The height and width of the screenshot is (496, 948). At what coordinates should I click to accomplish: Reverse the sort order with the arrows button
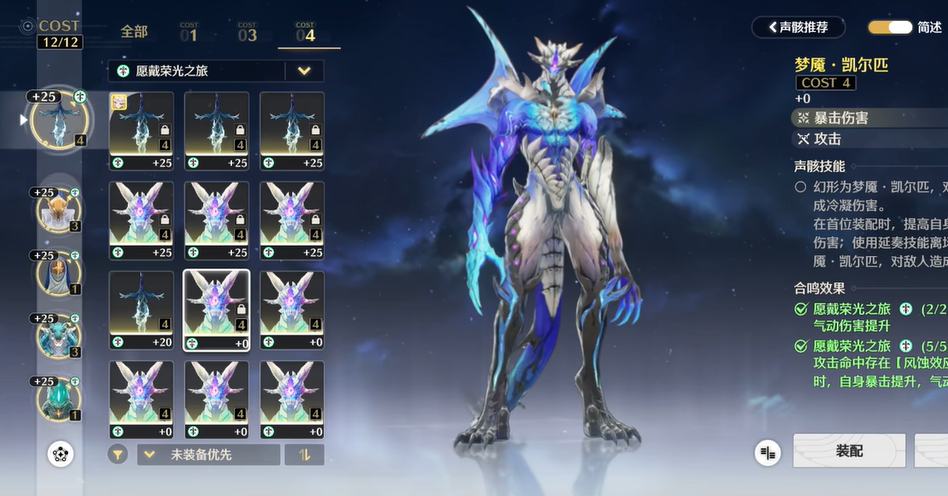point(304,454)
